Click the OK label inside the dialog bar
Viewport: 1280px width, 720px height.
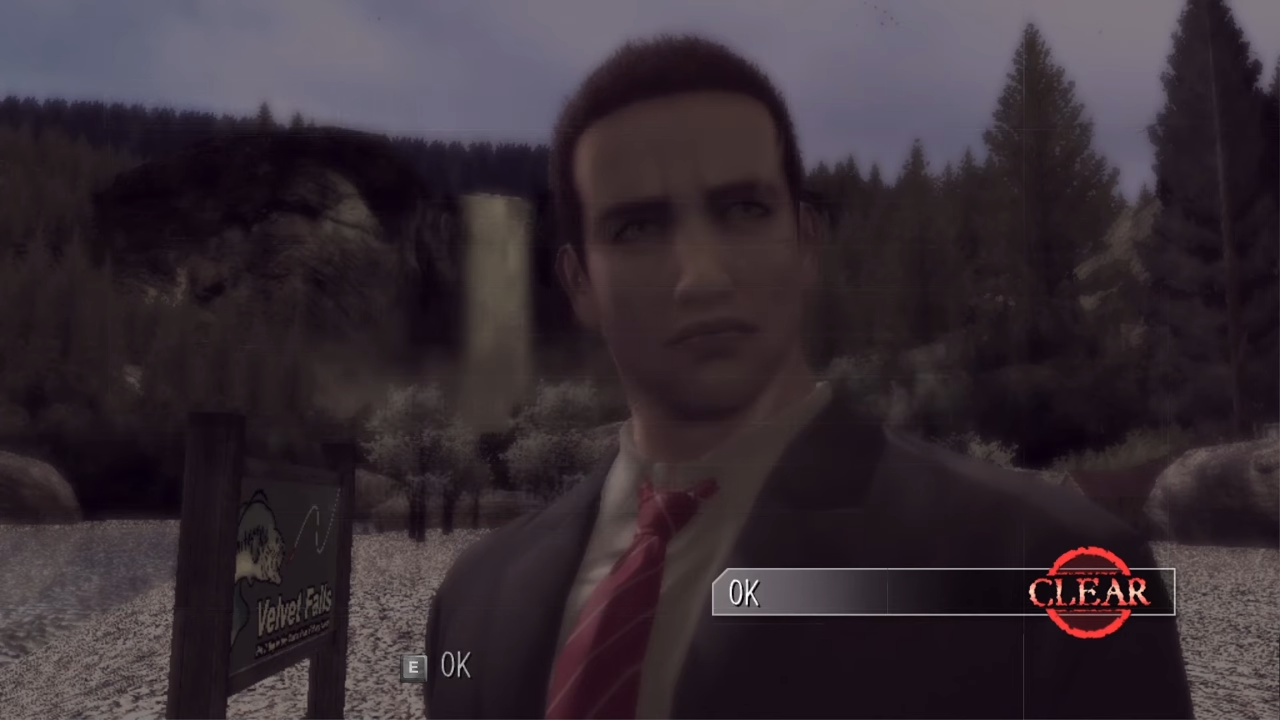pyautogui.click(x=744, y=593)
